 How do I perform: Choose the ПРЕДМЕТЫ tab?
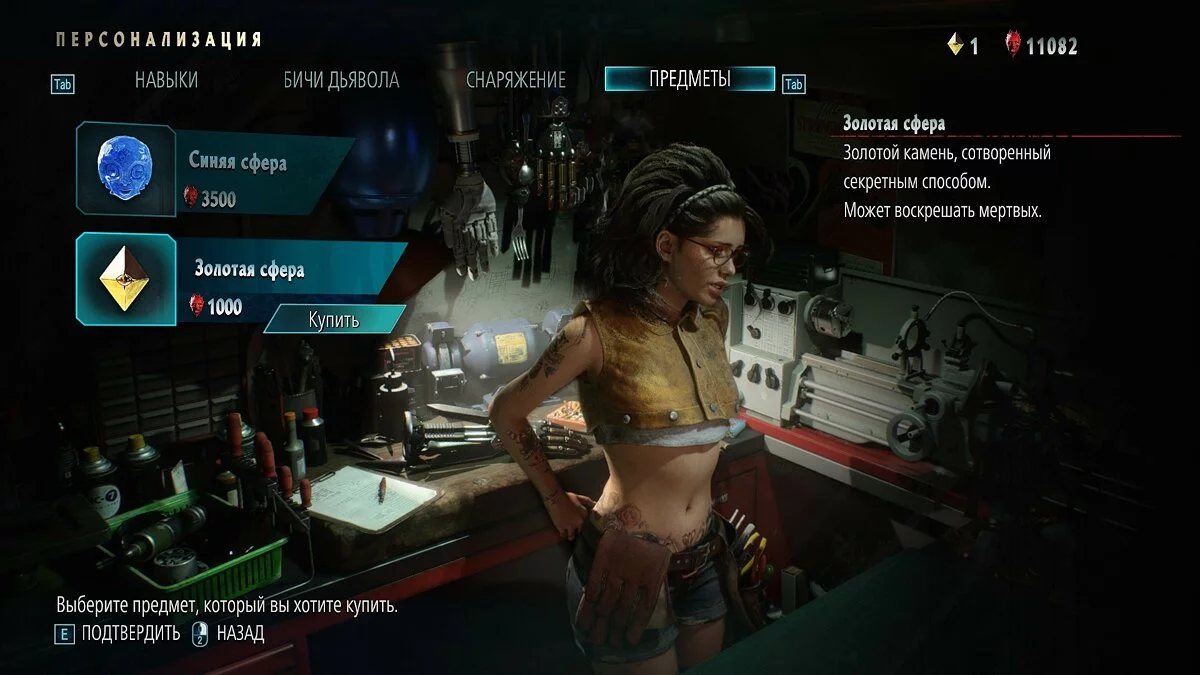coord(689,79)
